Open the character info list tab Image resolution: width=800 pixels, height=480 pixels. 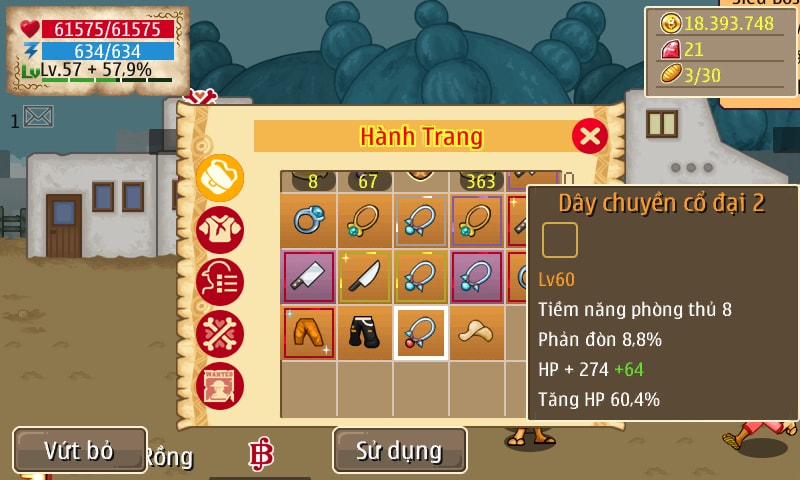[x=220, y=282]
